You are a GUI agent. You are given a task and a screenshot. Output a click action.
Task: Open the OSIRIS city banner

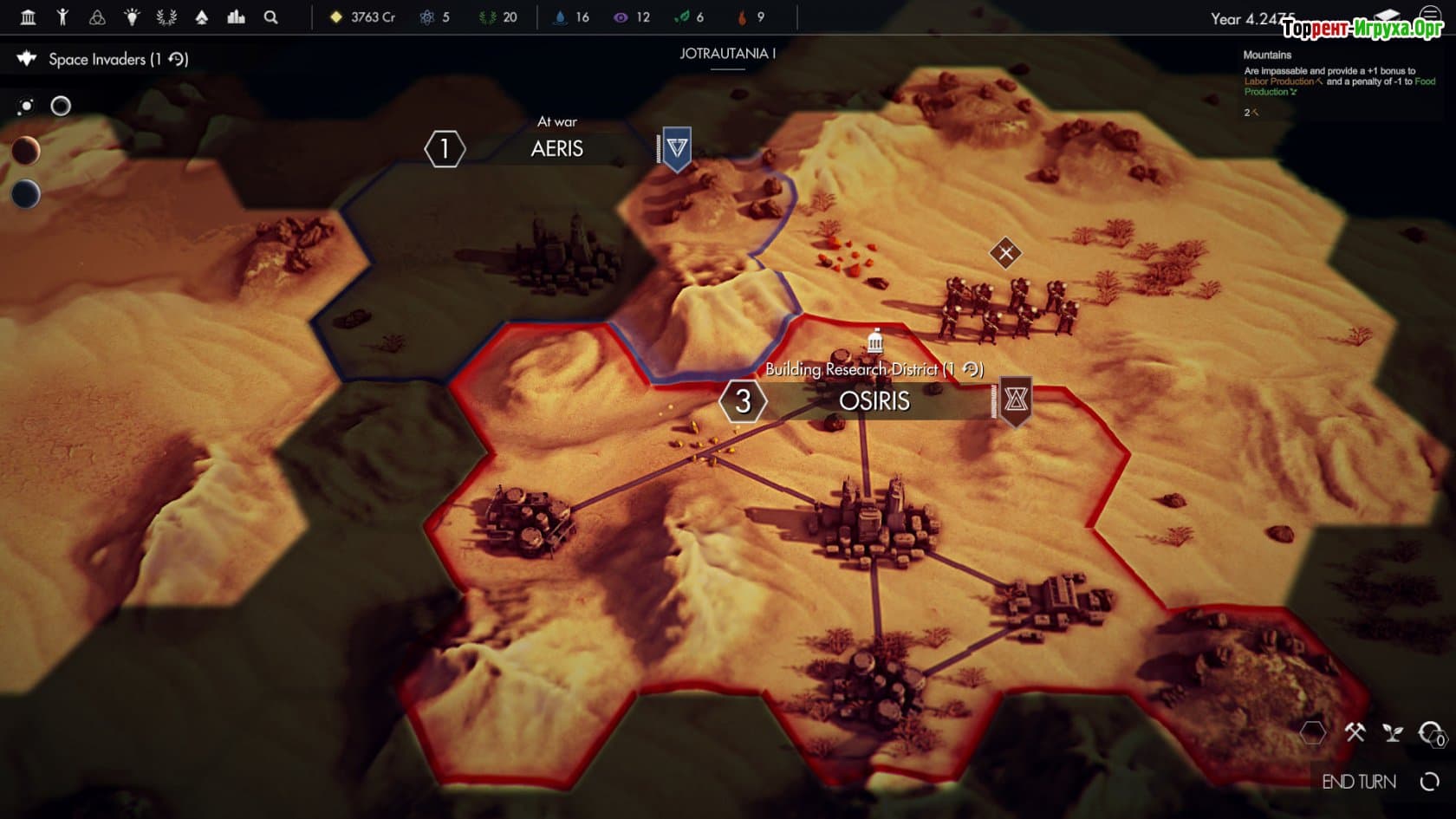tap(874, 401)
